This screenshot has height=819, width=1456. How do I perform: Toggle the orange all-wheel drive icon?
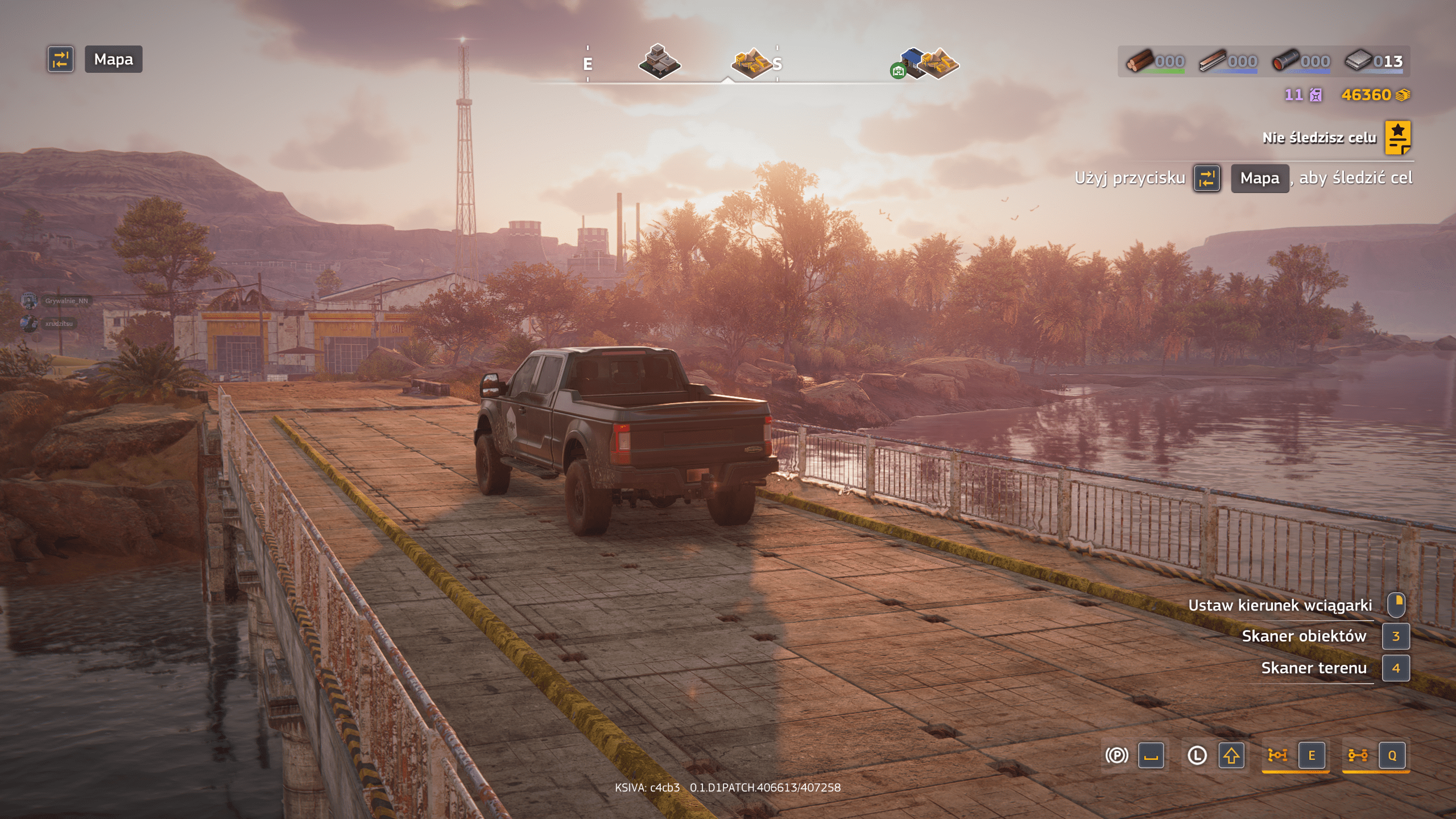[1358, 755]
